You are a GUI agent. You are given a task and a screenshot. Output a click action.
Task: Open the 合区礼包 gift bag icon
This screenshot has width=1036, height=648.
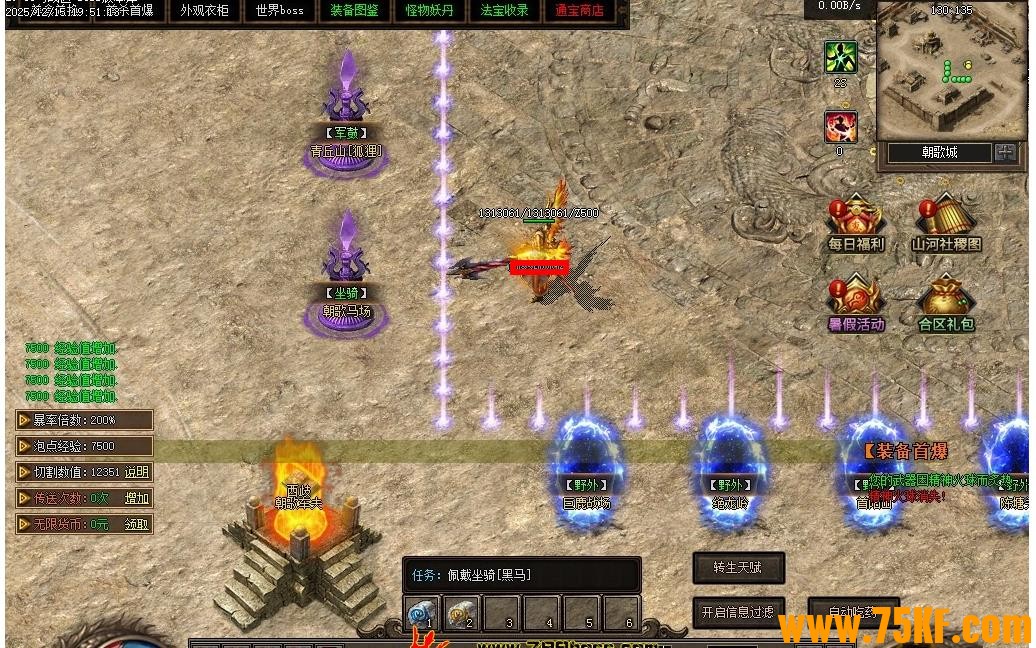946,303
